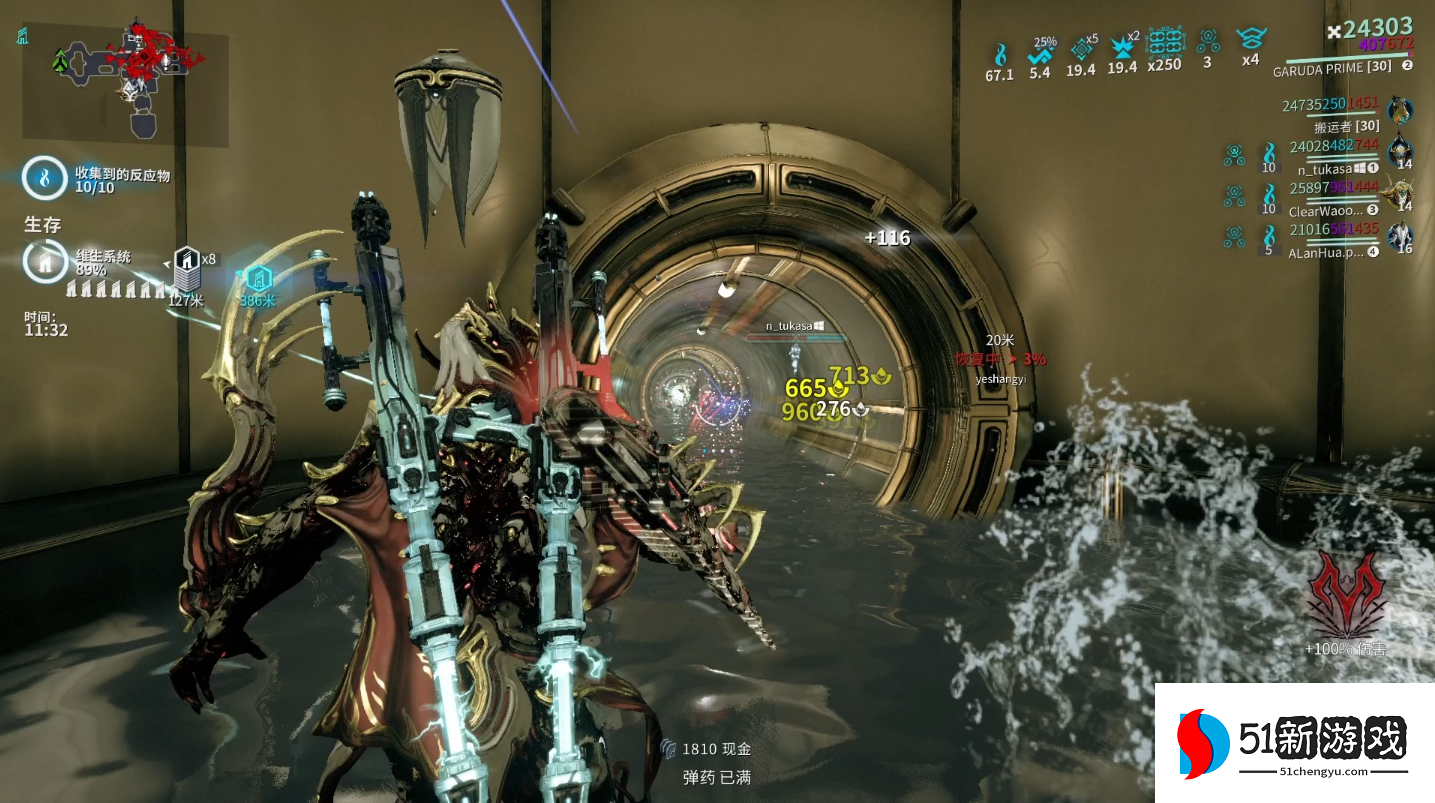Select the x2 burst buff icon
This screenshot has width=1435, height=803.
tap(1122, 48)
